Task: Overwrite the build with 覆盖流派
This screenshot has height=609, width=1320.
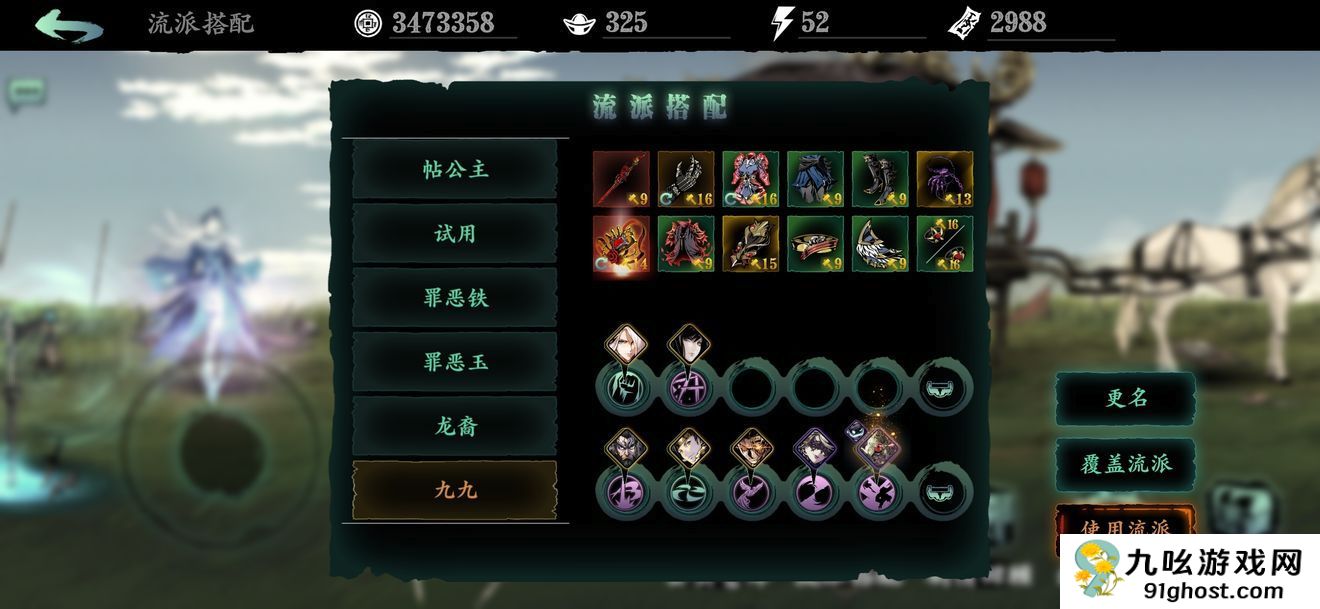Action: 1125,464
